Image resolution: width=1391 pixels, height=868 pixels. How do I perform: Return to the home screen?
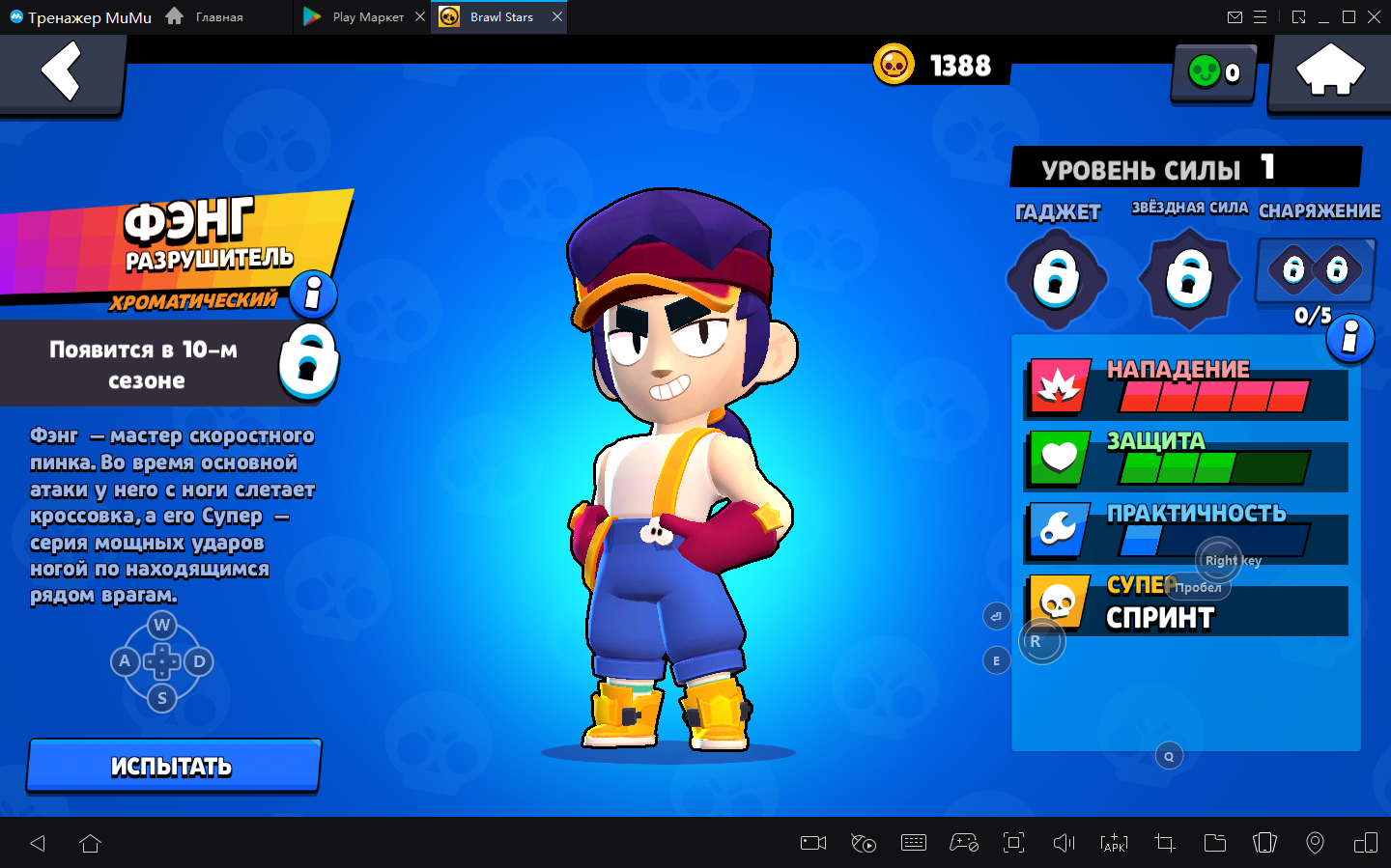1329,71
